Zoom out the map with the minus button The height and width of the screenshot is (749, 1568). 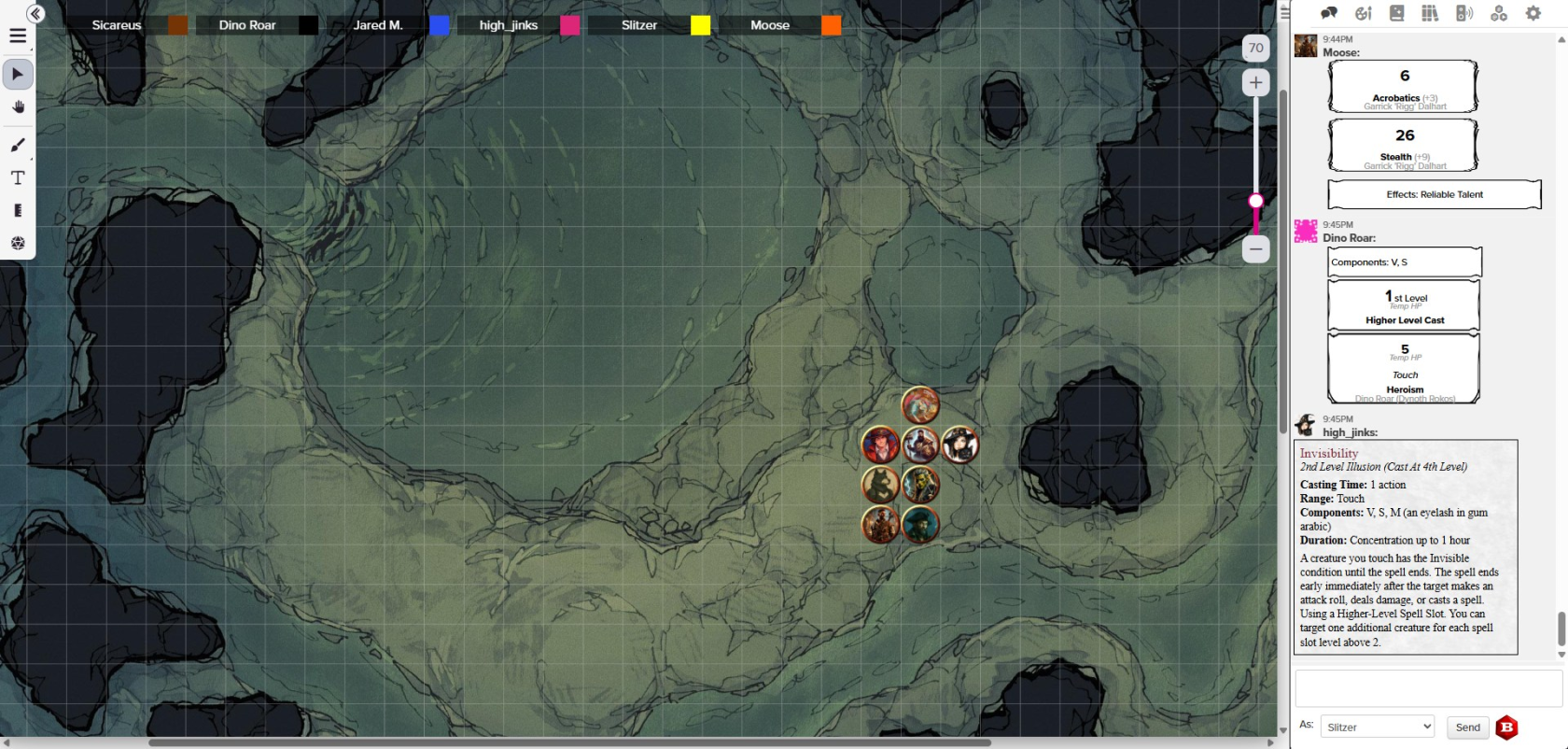(1255, 248)
